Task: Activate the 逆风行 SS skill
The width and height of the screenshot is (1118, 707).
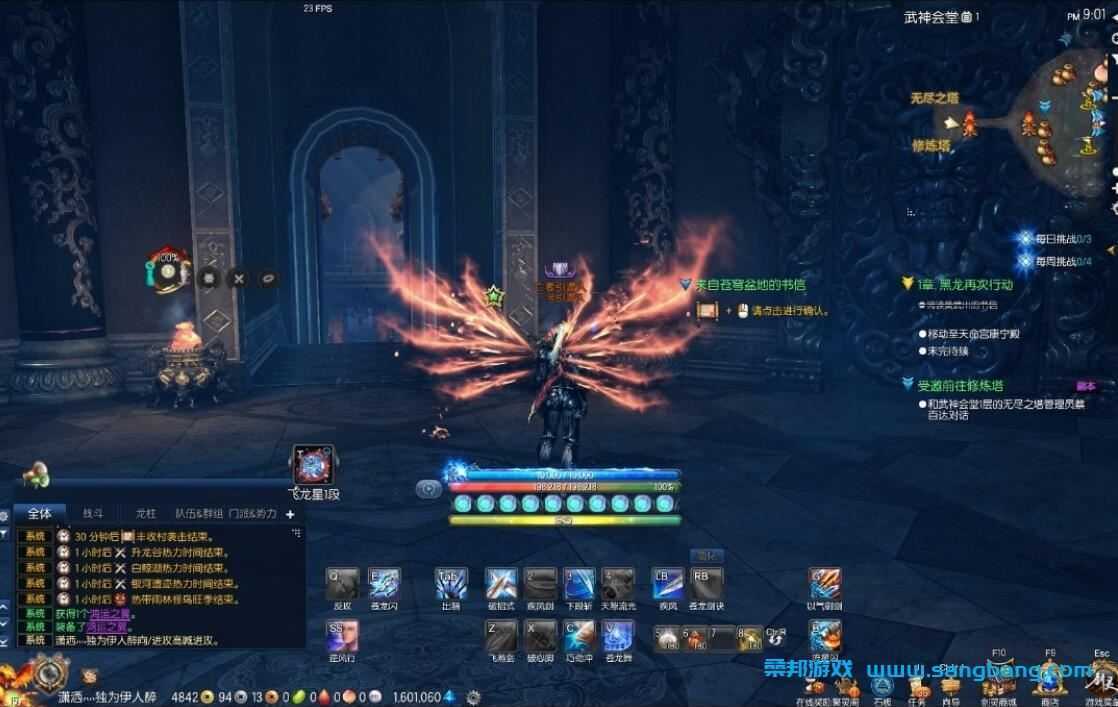Action: [342, 635]
